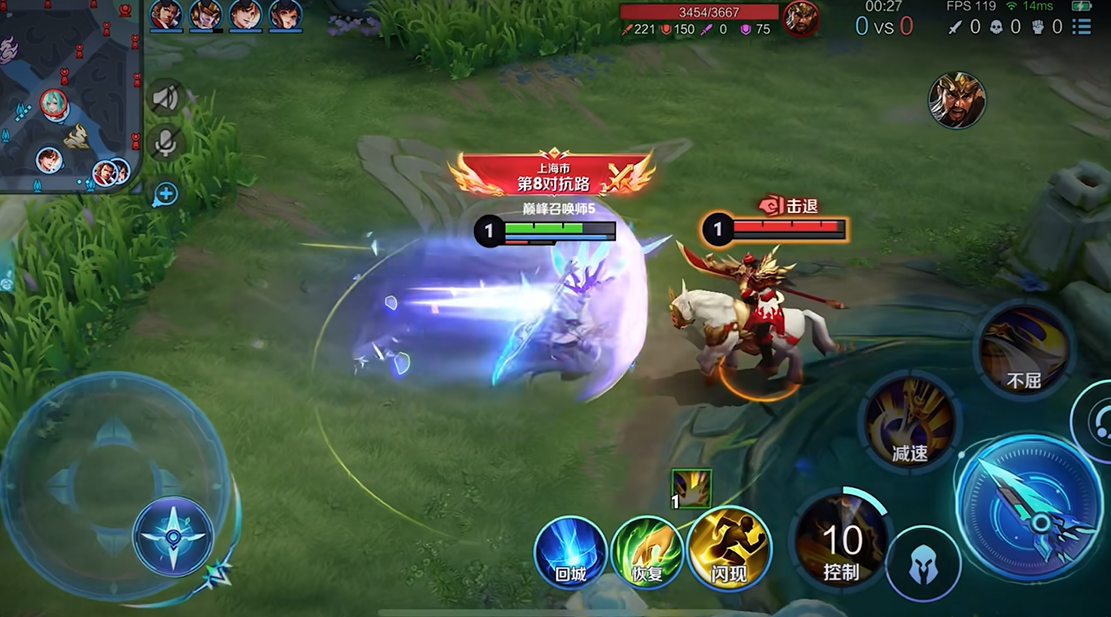Toggle the speaker mute icon
Screen dimensions: 1111x617
[166, 98]
